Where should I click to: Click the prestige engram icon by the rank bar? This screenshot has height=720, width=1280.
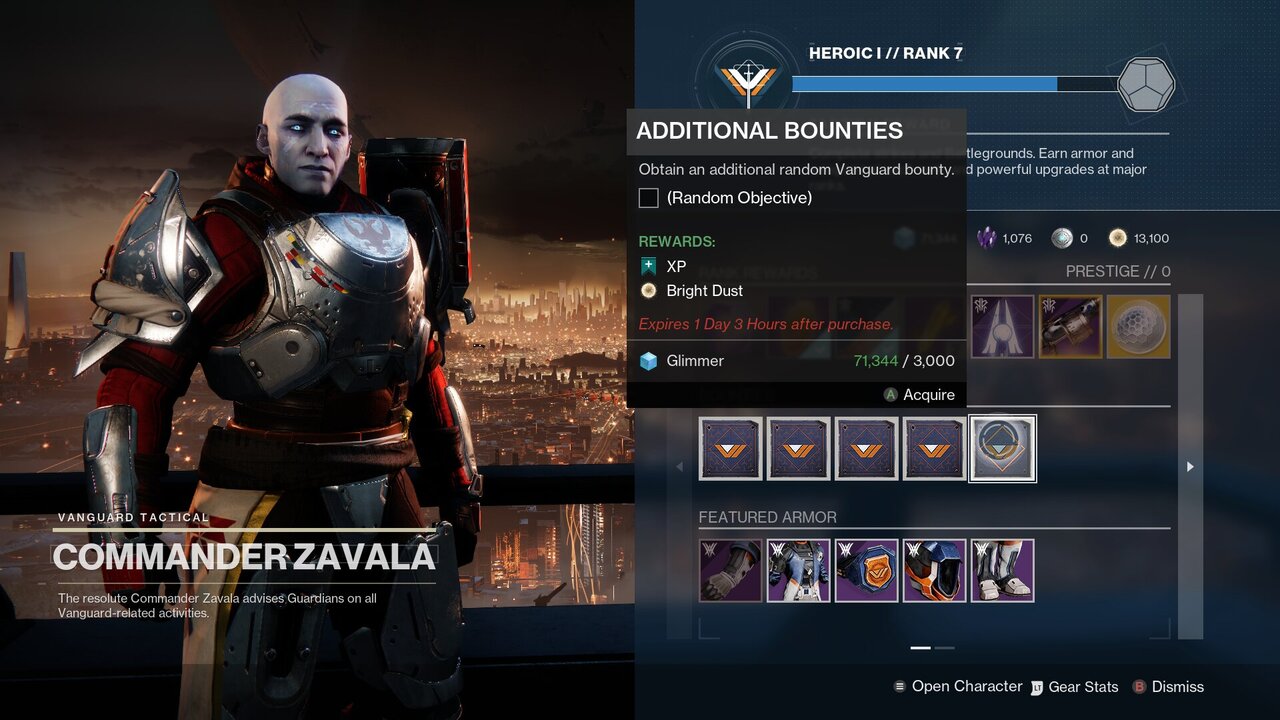[1145, 84]
